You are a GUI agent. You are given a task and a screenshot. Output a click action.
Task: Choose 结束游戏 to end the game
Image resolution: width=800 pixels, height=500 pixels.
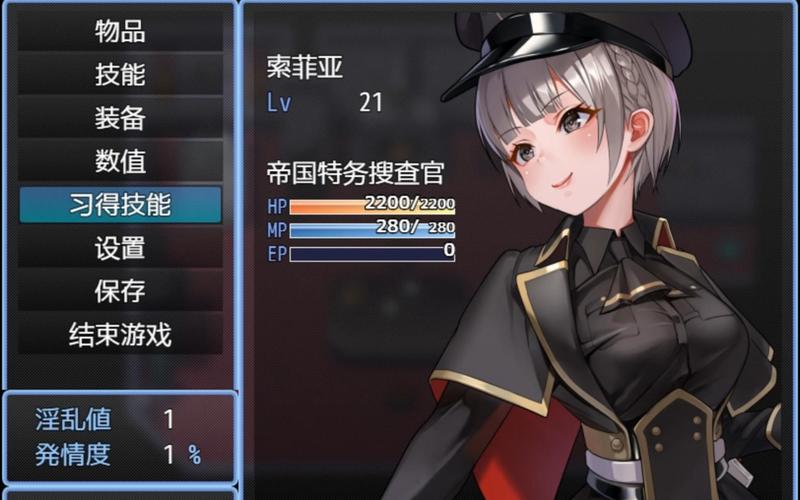(x=120, y=335)
